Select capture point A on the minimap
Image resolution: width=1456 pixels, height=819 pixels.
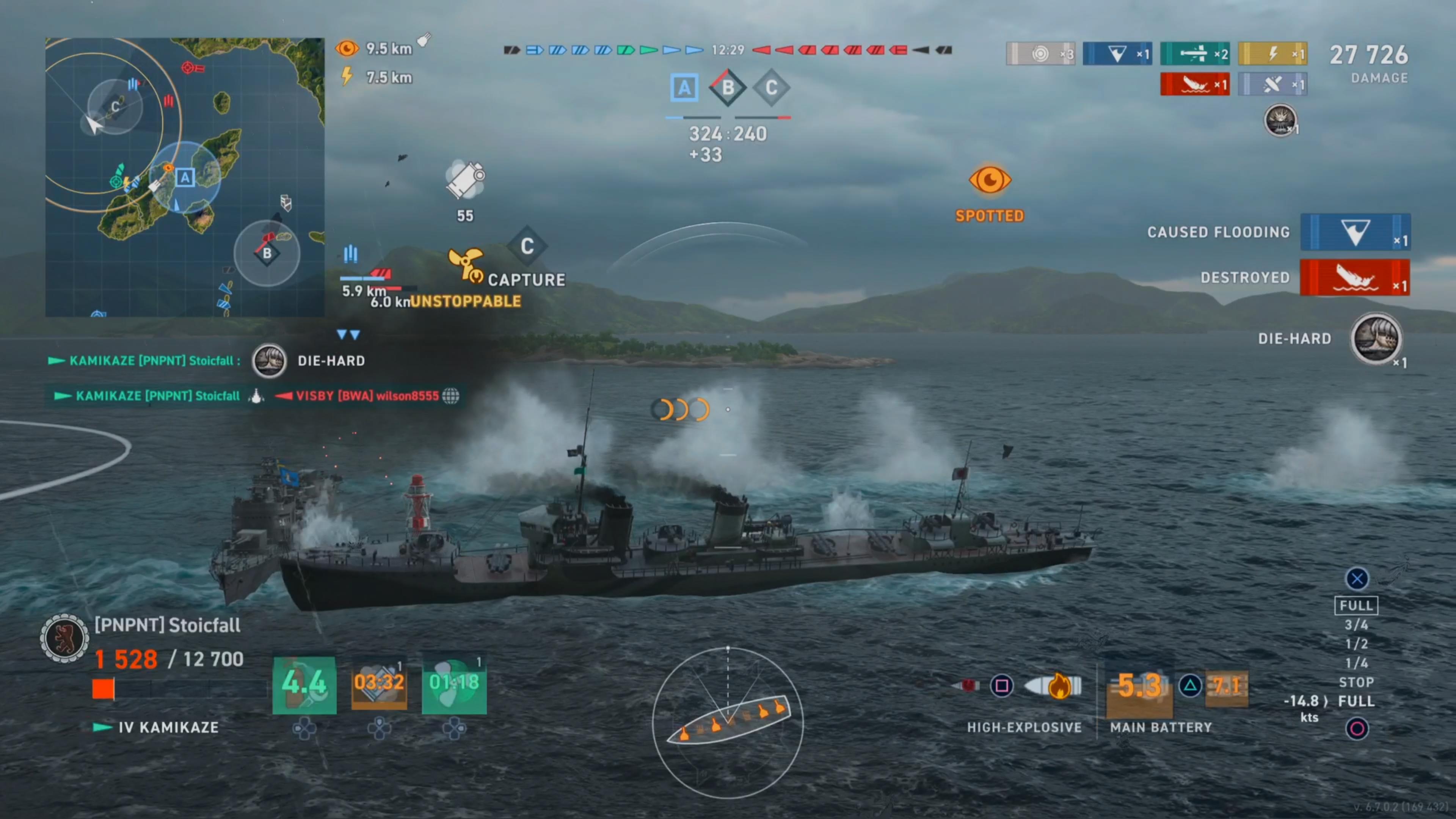185,177
